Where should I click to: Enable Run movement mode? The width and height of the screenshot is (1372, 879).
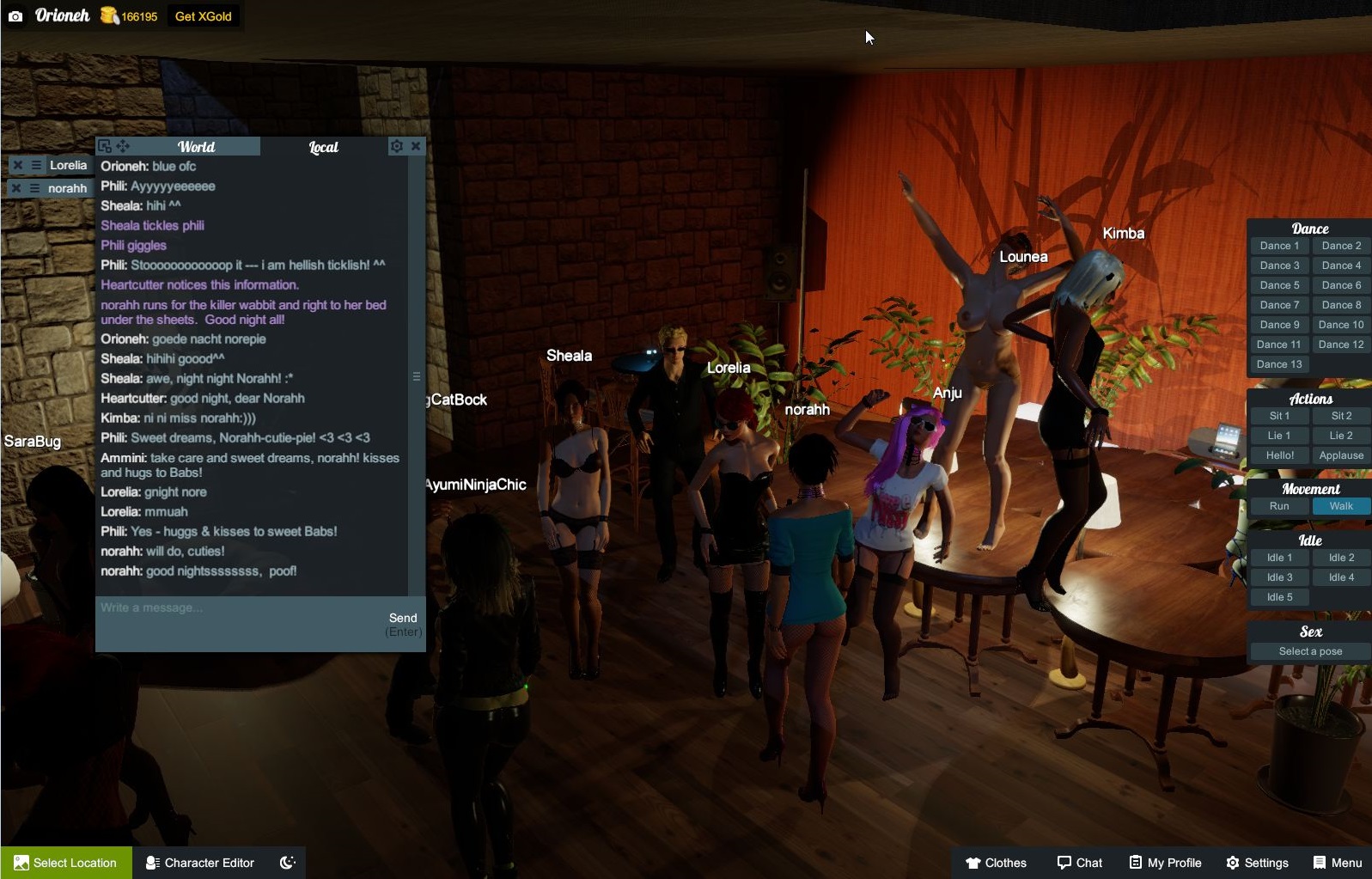pyautogui.click(x=1278, y=506)
